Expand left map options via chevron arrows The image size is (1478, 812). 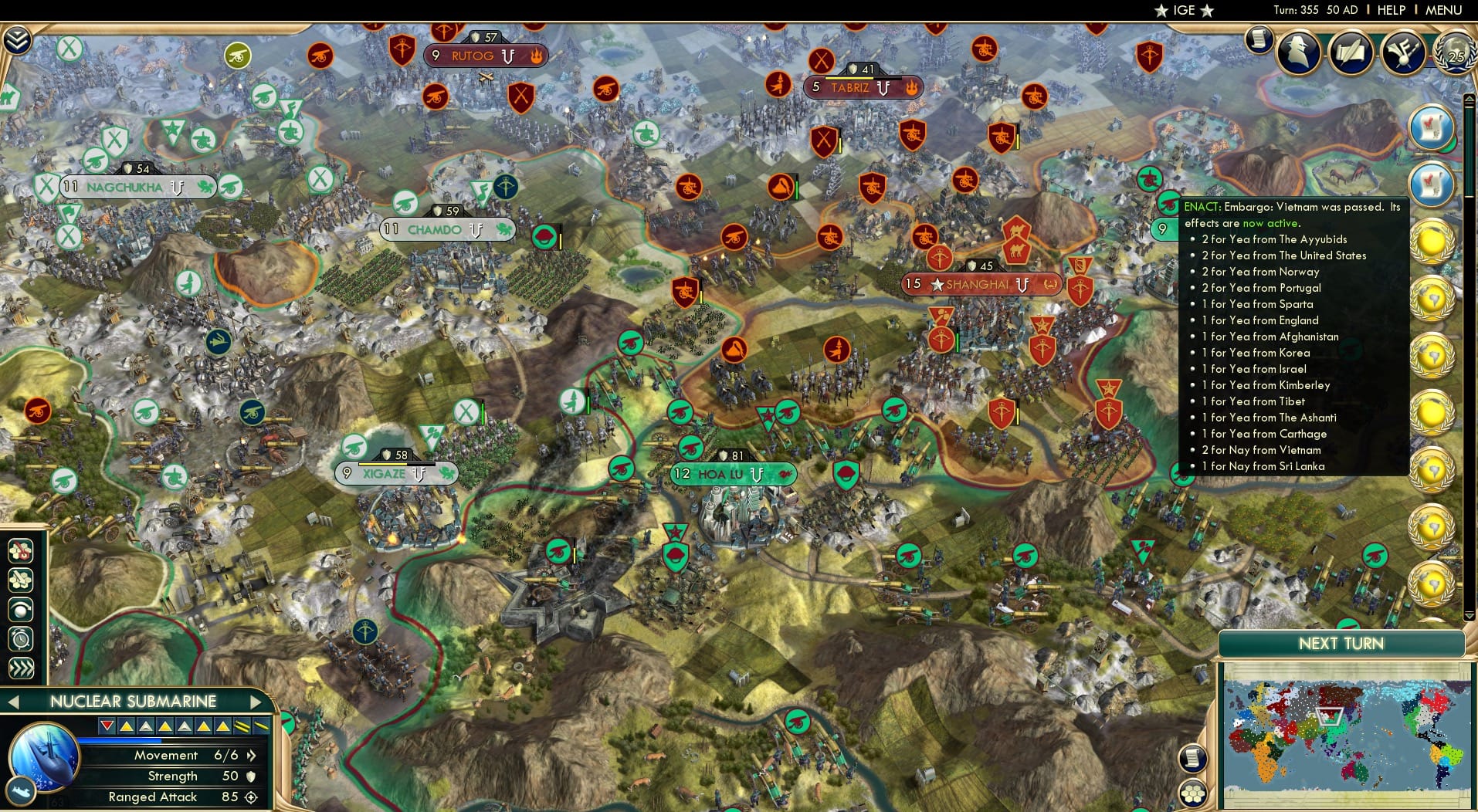tap(21, 668)
